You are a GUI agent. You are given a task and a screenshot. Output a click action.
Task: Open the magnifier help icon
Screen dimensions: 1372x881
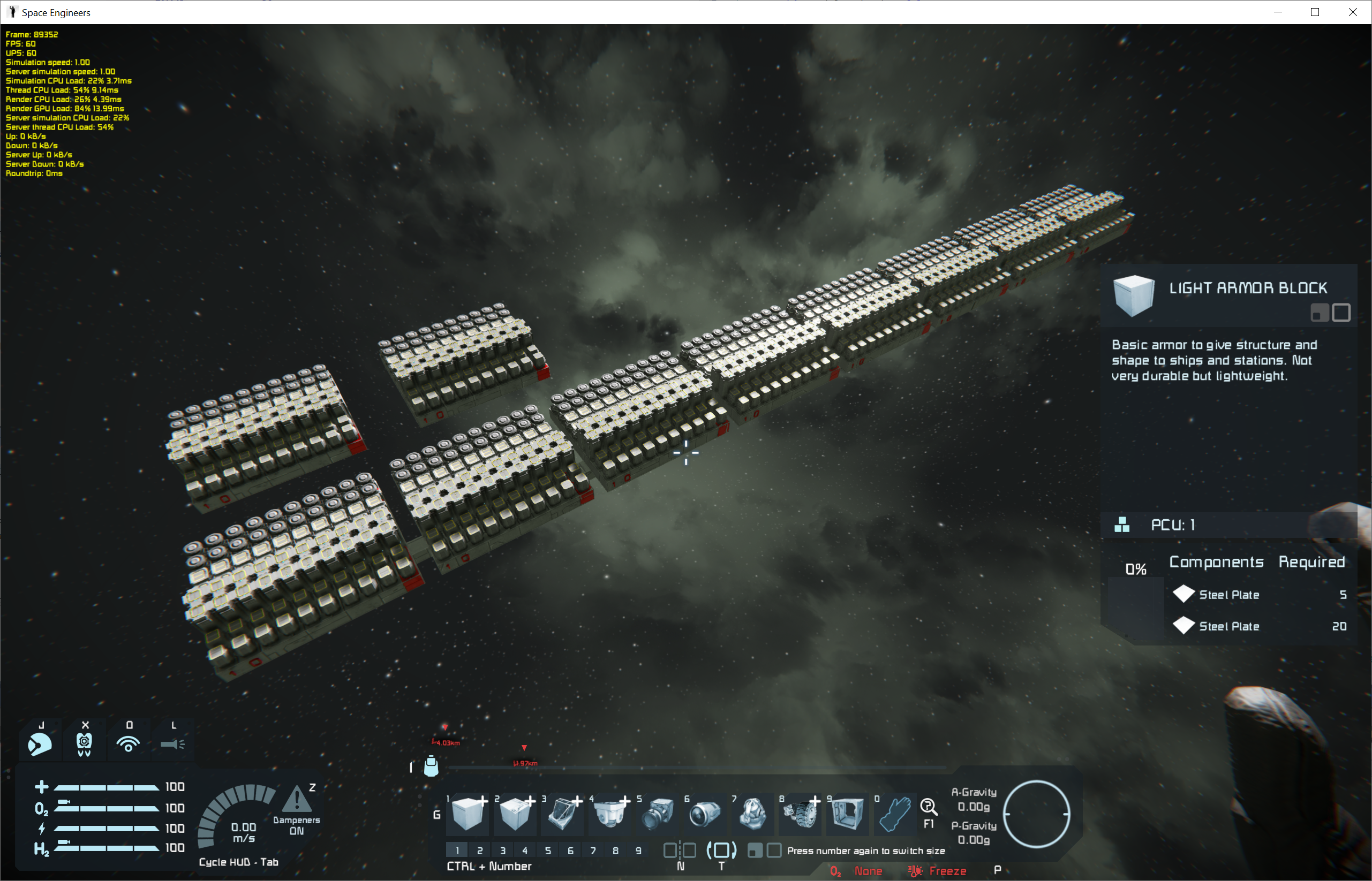(x=929, y=807)
